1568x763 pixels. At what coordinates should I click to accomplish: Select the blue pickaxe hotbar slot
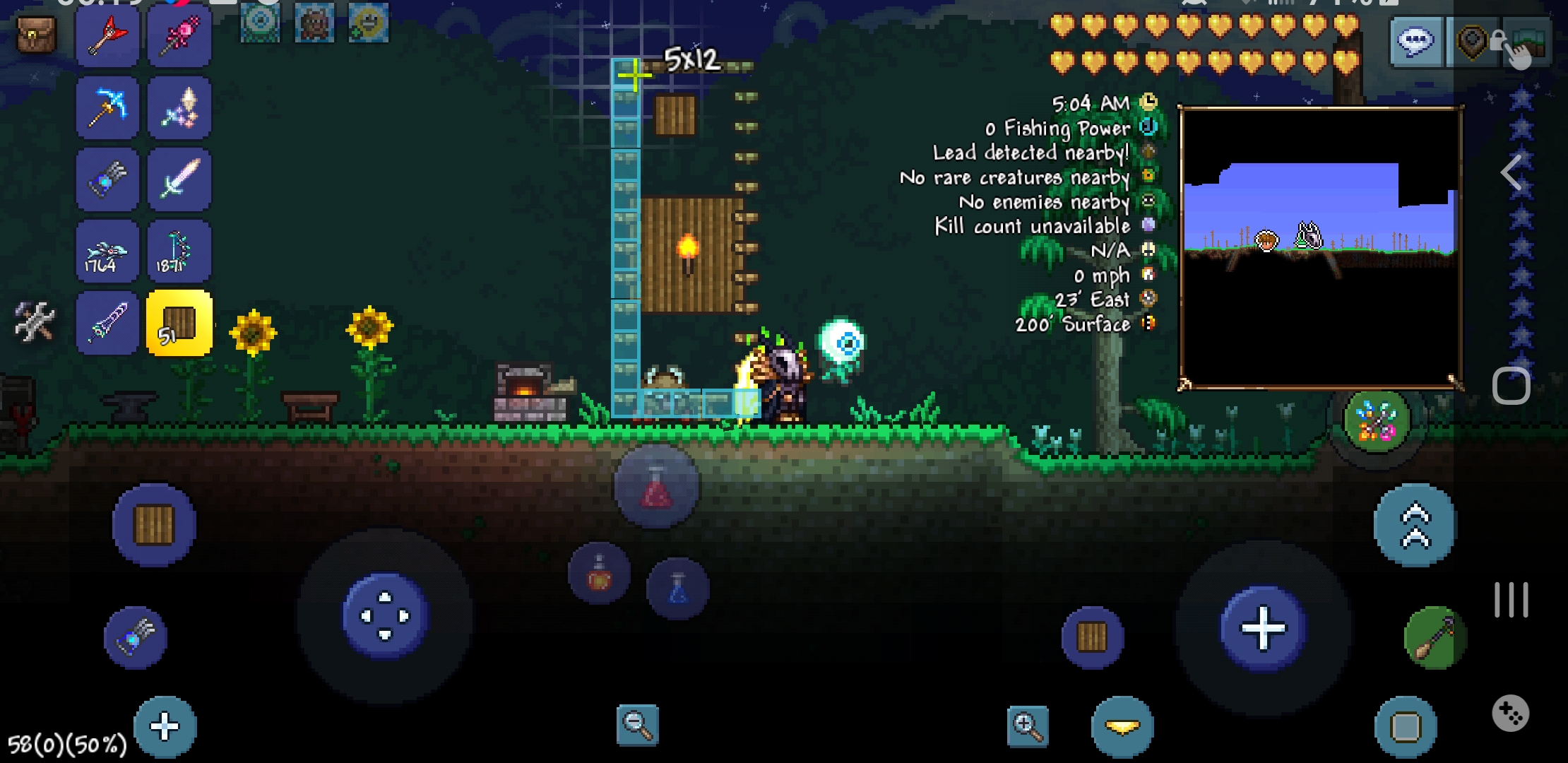(107, 109)
